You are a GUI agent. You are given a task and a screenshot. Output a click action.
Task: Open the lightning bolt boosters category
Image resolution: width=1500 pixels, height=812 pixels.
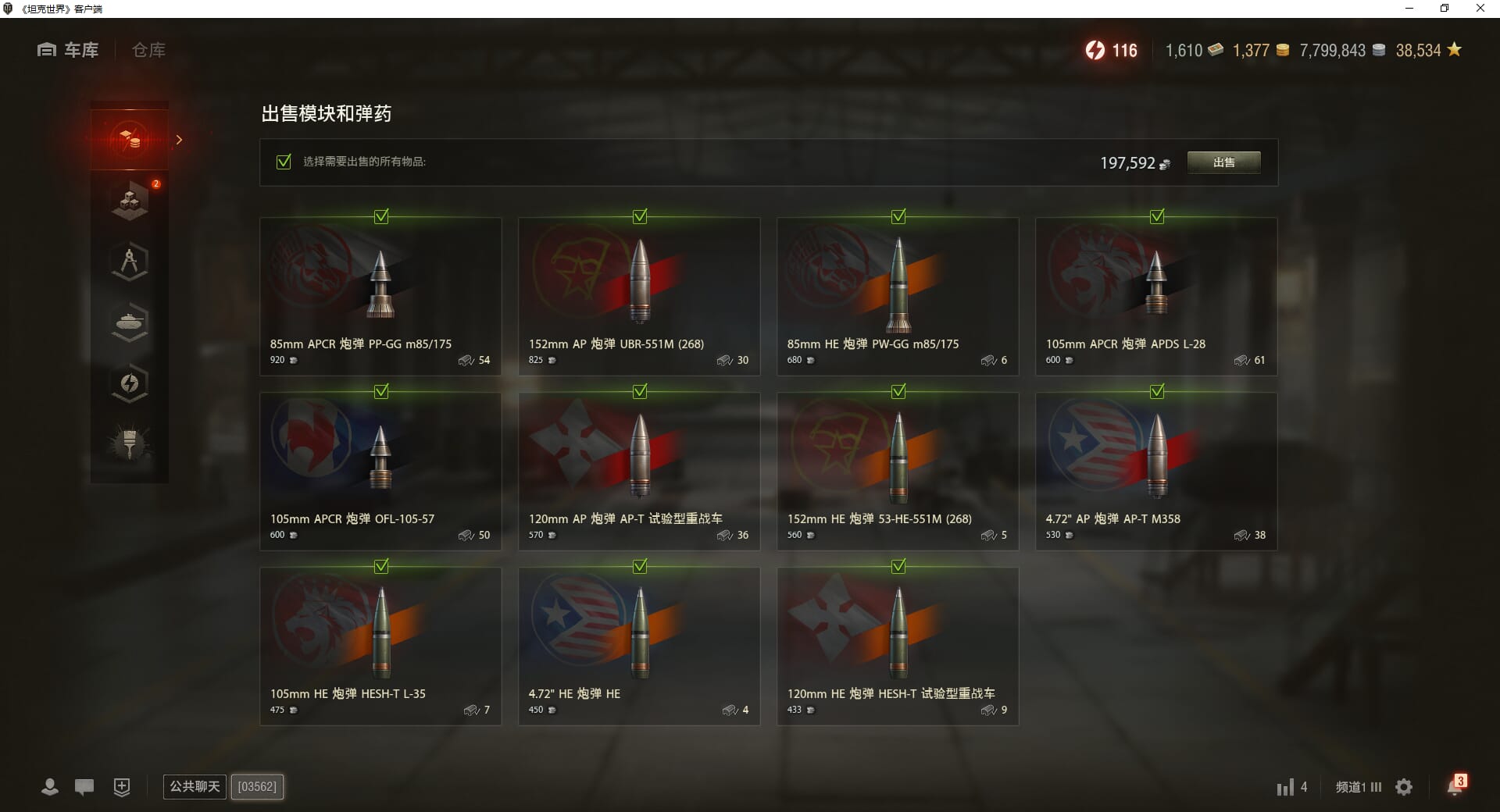pos(130,383)
